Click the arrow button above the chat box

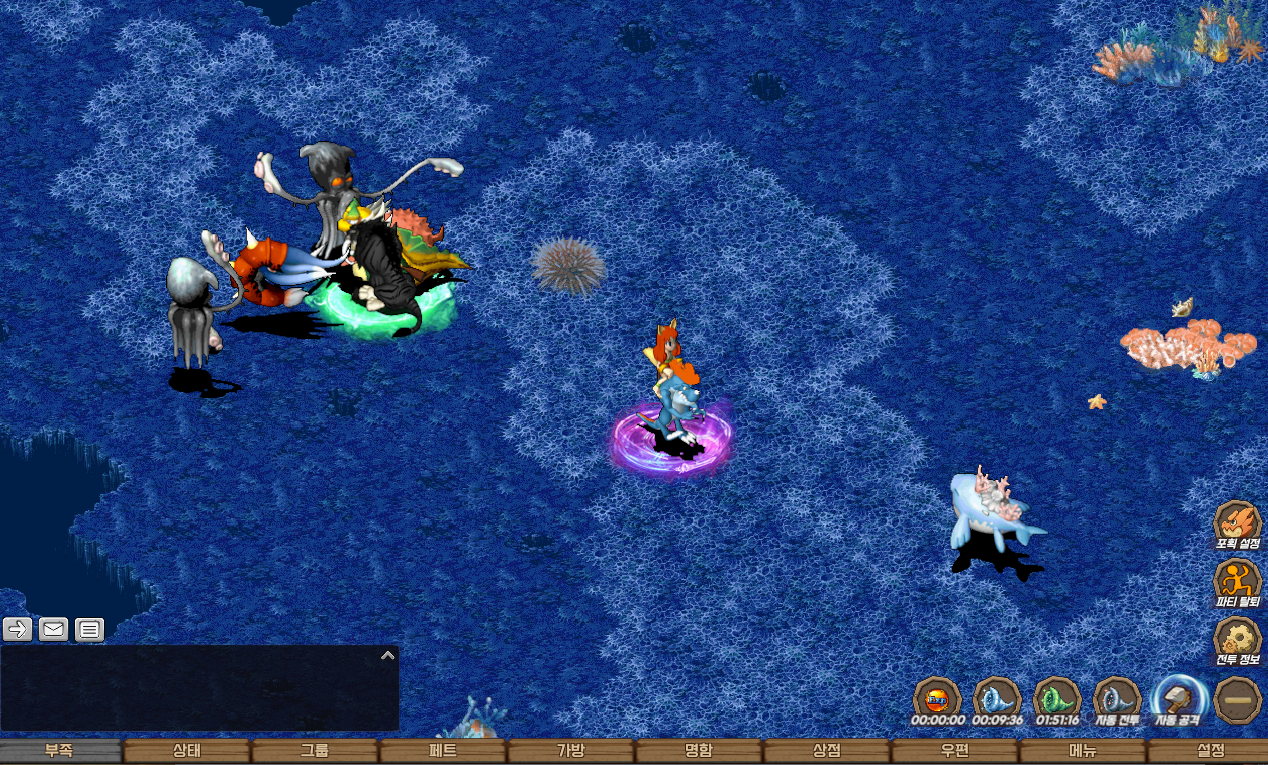coord(18,629)
